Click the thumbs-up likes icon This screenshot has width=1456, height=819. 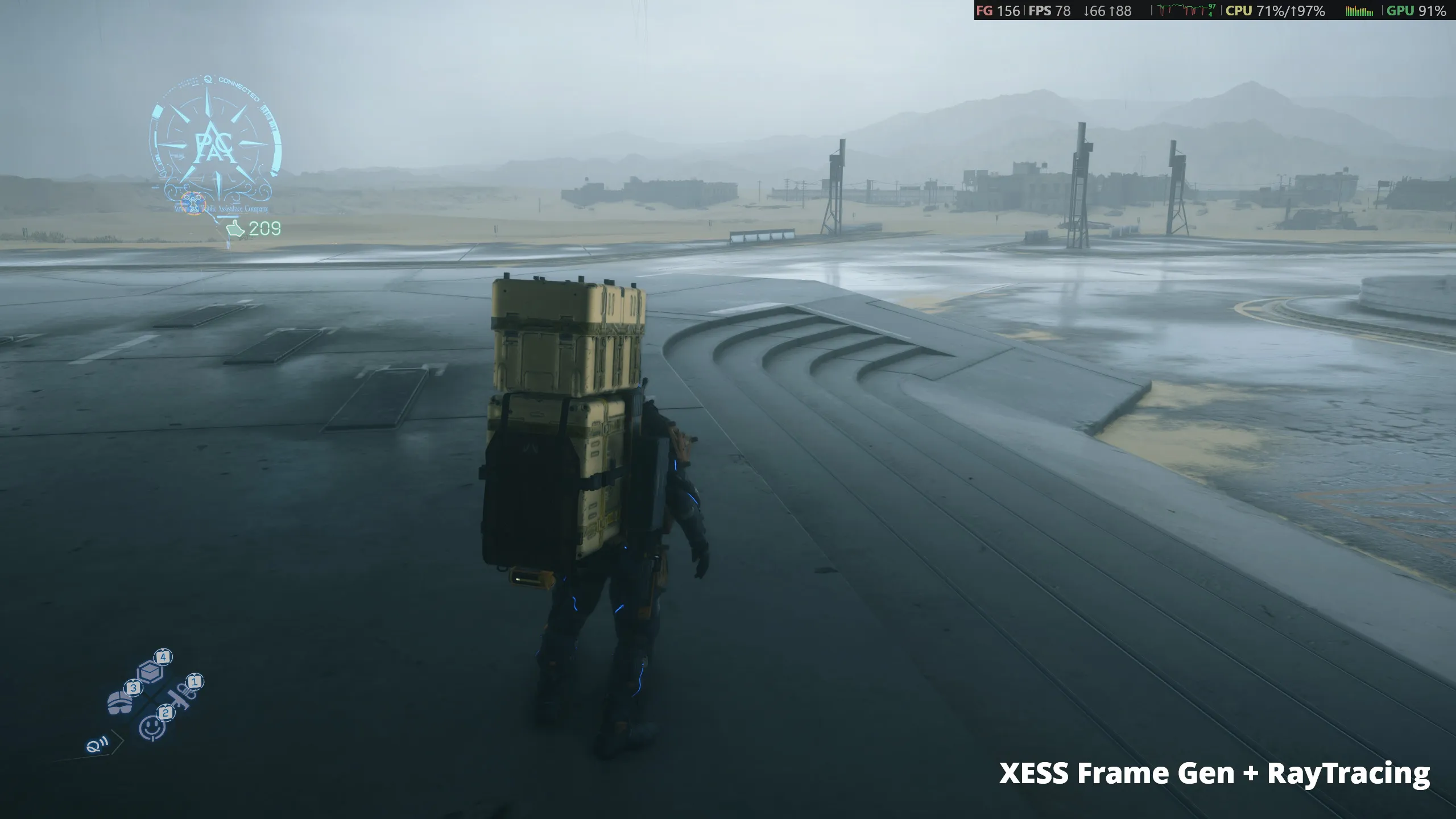(234, 228)
